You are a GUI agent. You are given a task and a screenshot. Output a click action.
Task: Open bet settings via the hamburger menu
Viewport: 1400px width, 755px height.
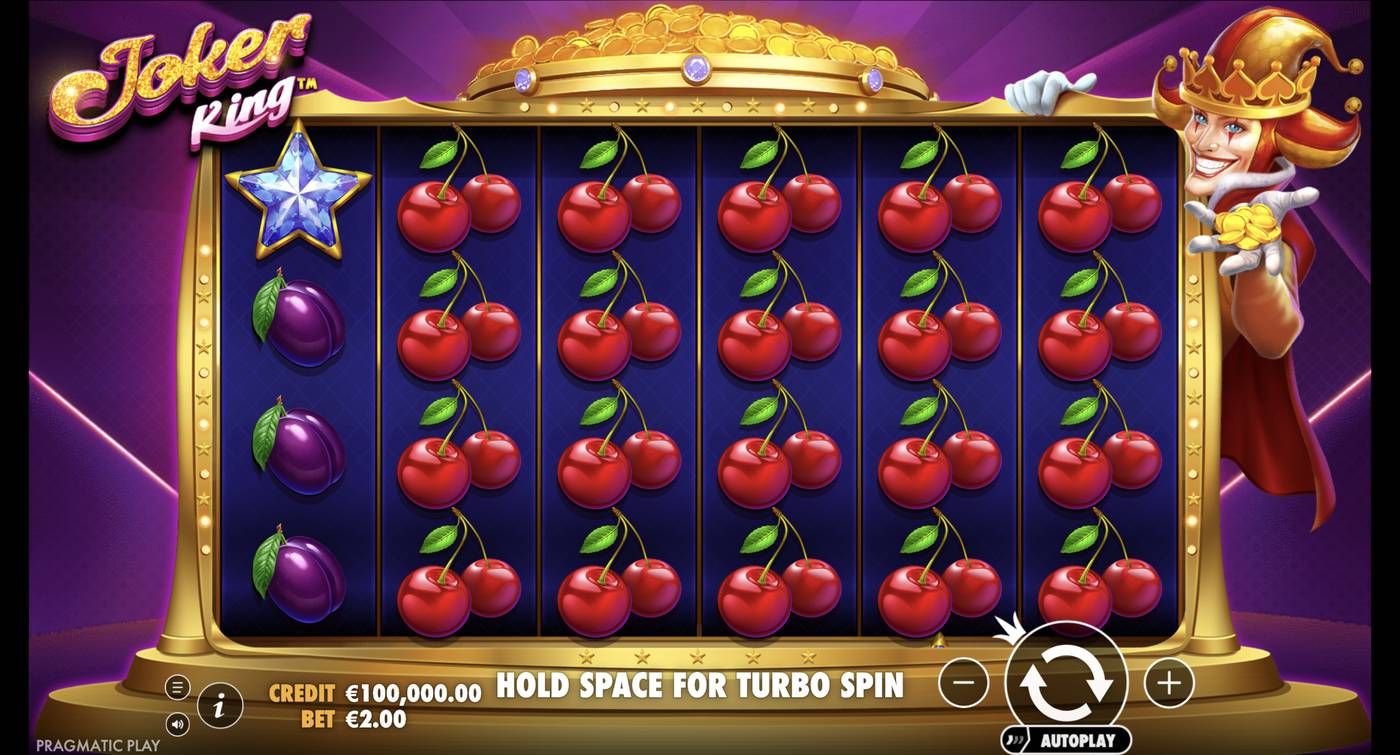point(180,687)
